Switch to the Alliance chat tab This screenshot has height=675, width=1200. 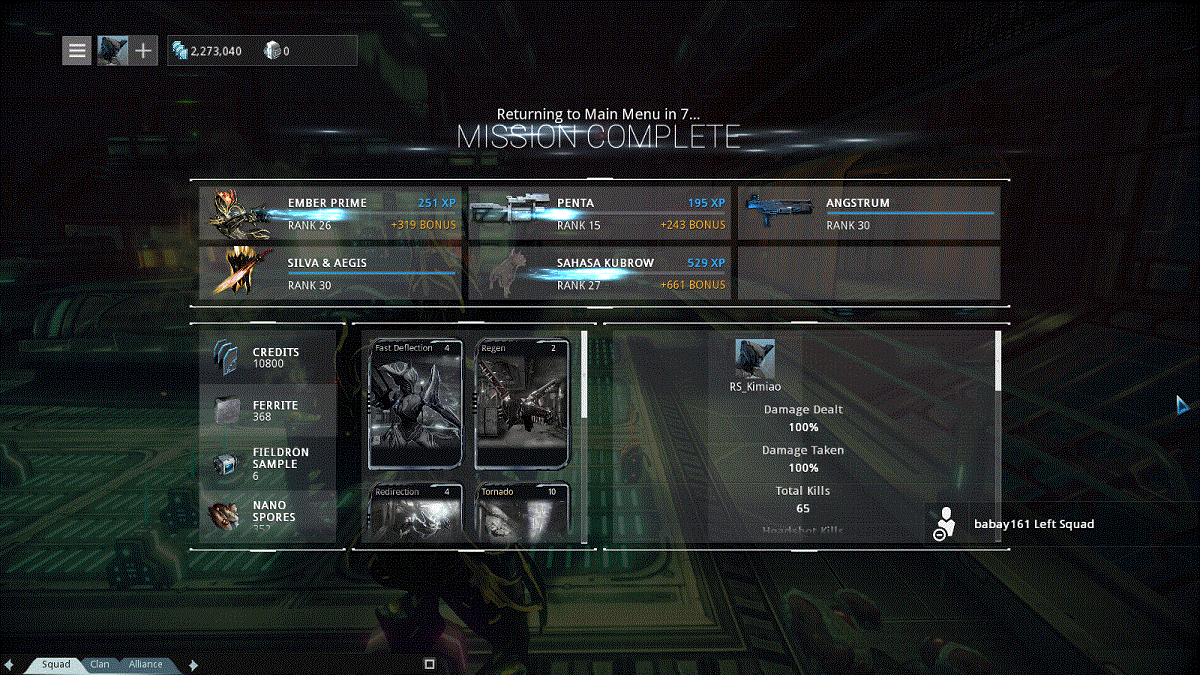(x=145, y=664)
